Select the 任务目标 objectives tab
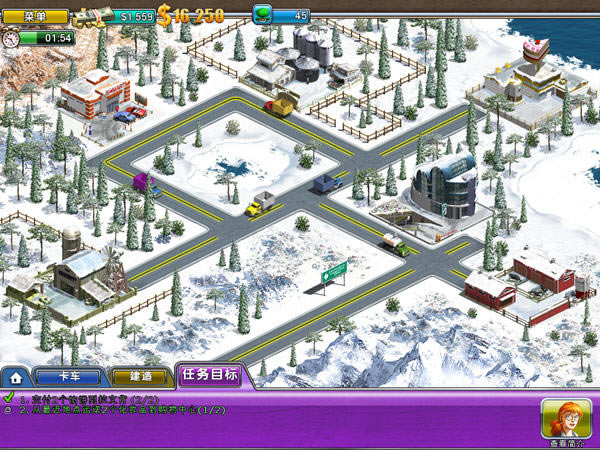 tap(209, 376)
